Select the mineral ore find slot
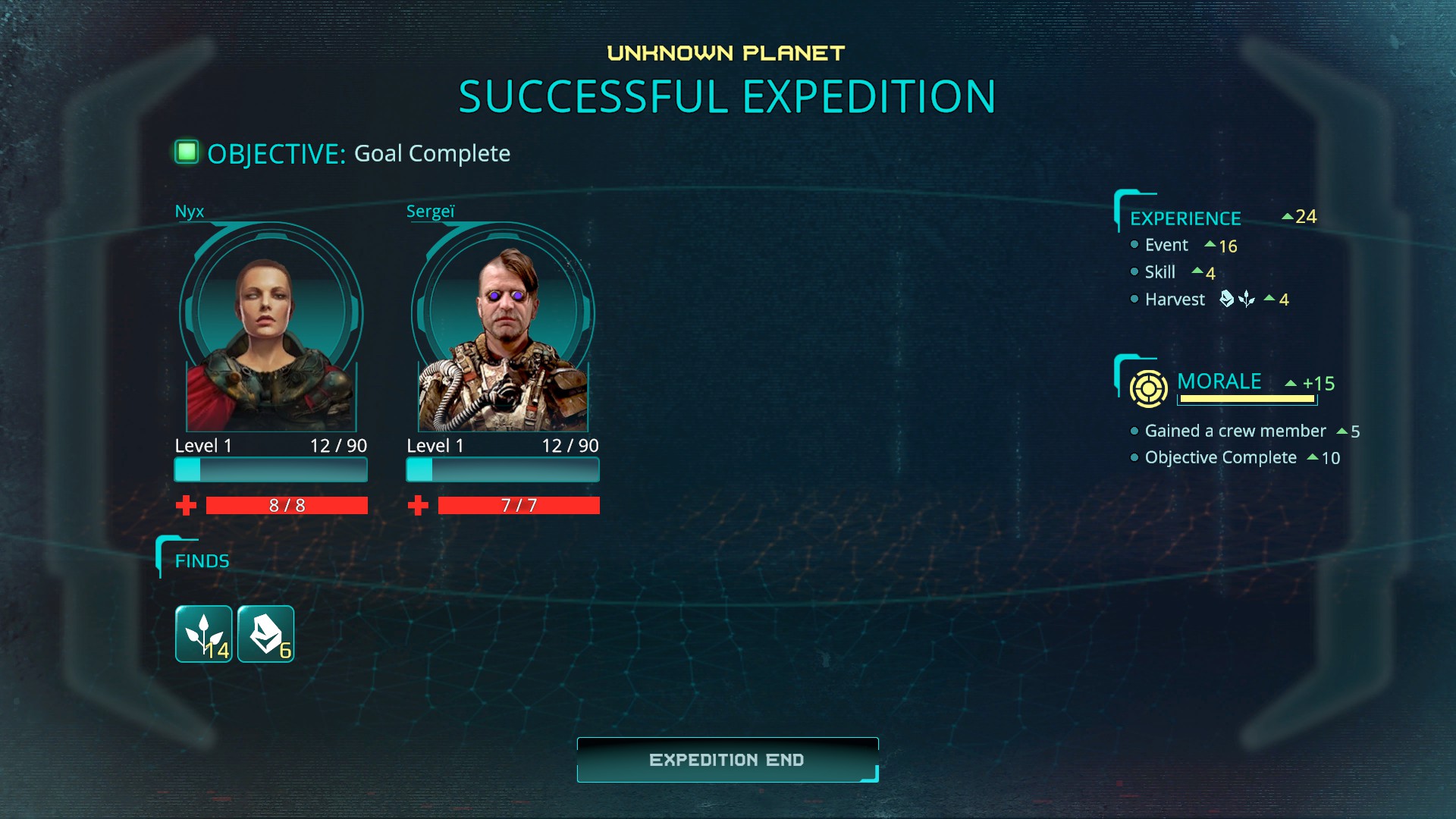 [265, 634]
